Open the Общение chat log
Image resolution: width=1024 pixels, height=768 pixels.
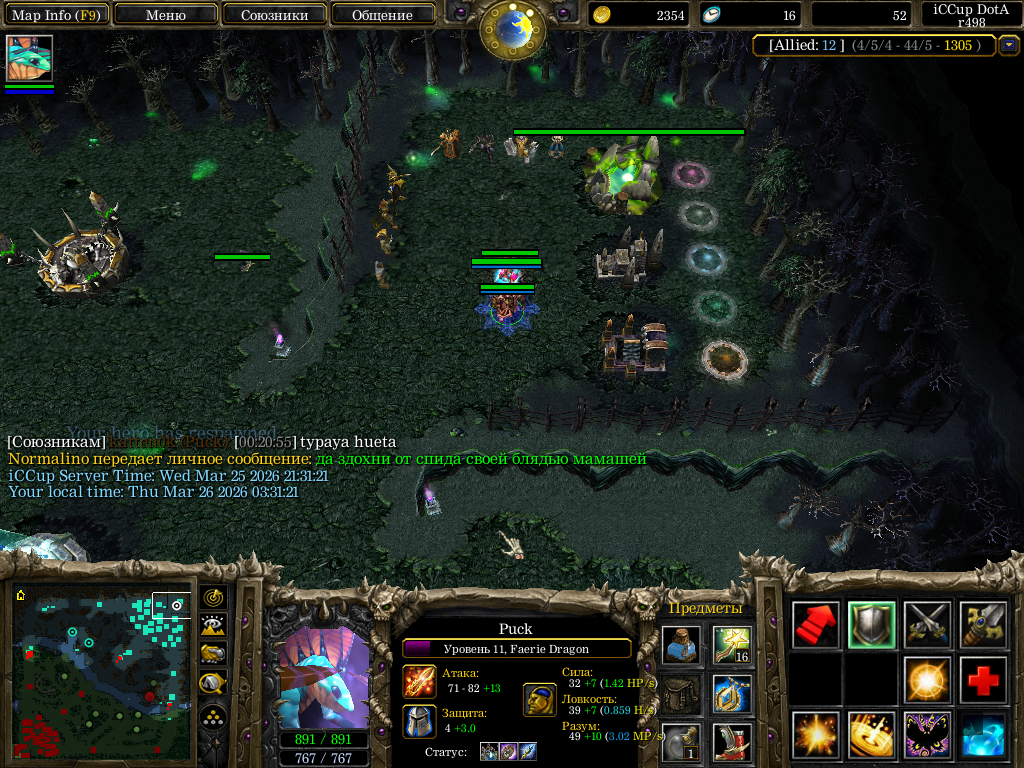[x=382, y=15]
